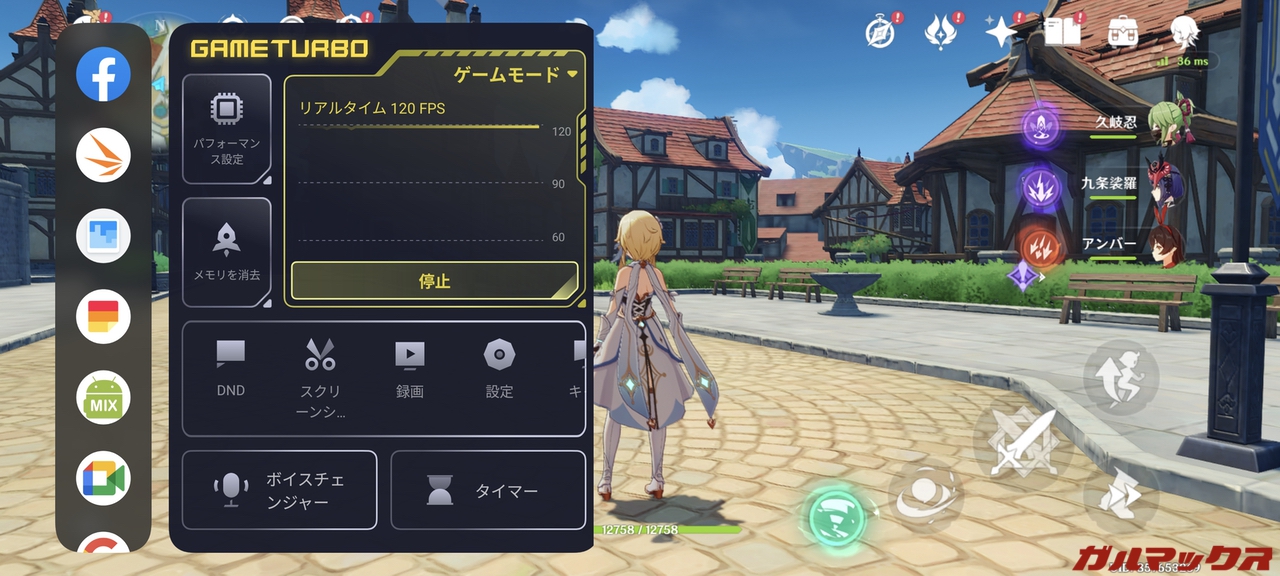1280x576 pixels.
Task: Launch Facebook from the side app bar
Action: 104,74
